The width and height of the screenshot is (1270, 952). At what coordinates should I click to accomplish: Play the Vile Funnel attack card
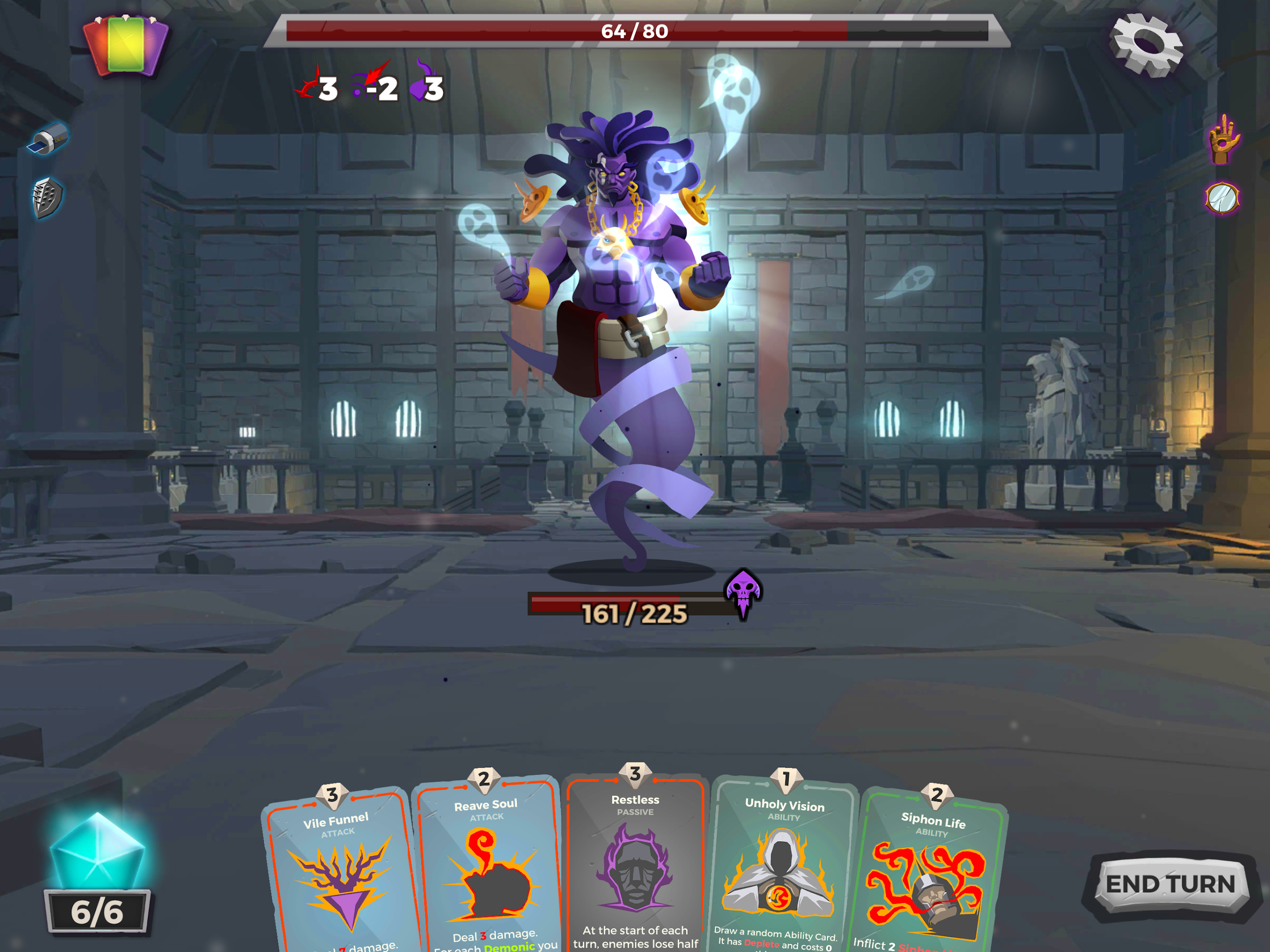coord(340,879)
